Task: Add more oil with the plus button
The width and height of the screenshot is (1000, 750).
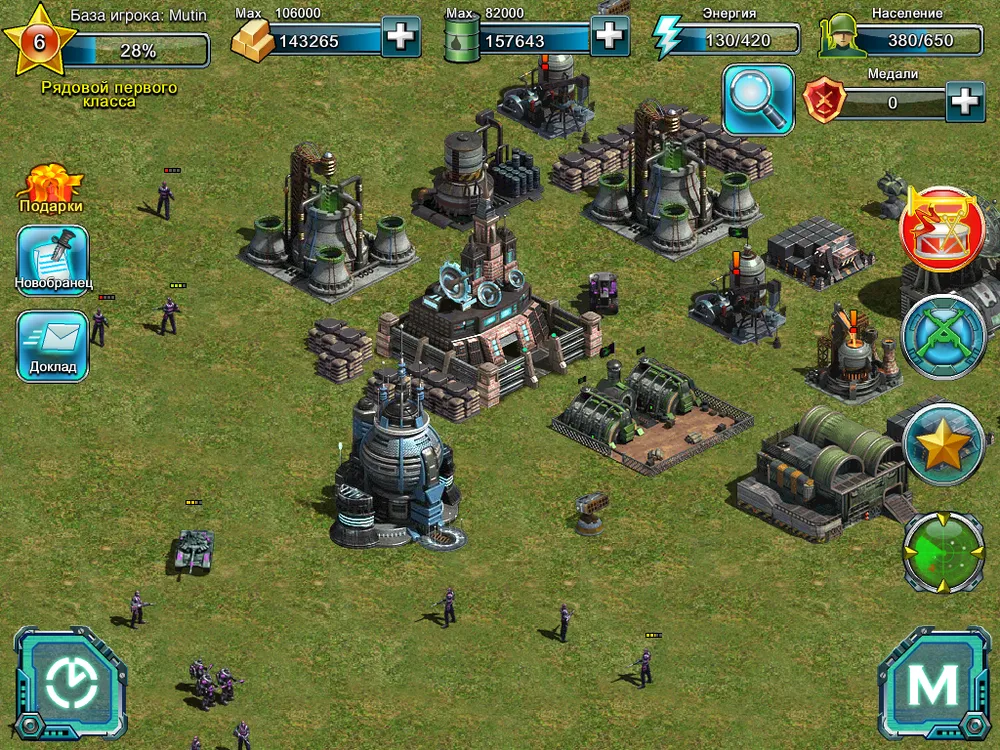Action: [609, 37]
